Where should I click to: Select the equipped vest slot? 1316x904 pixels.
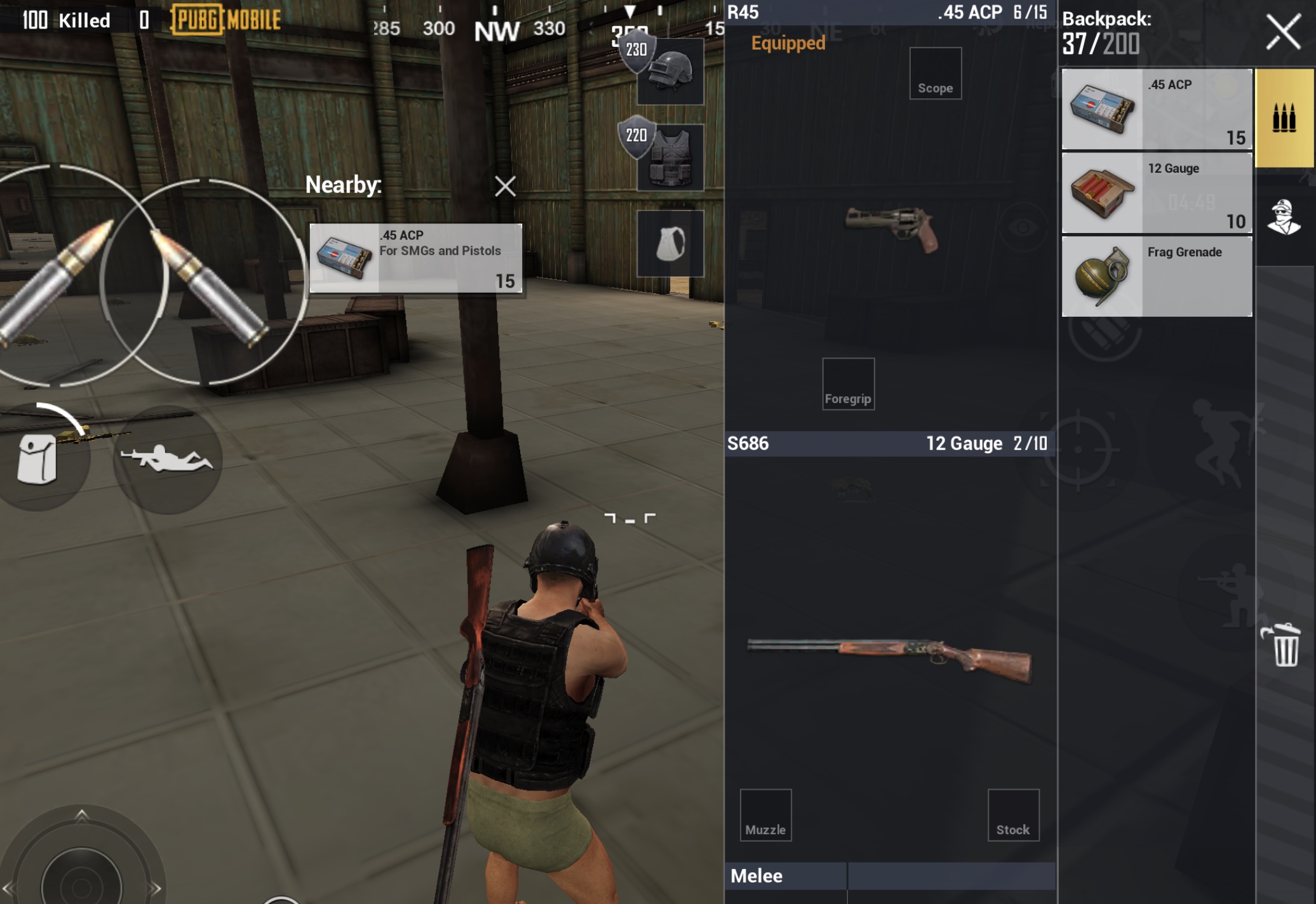click(x=671, y=157)
